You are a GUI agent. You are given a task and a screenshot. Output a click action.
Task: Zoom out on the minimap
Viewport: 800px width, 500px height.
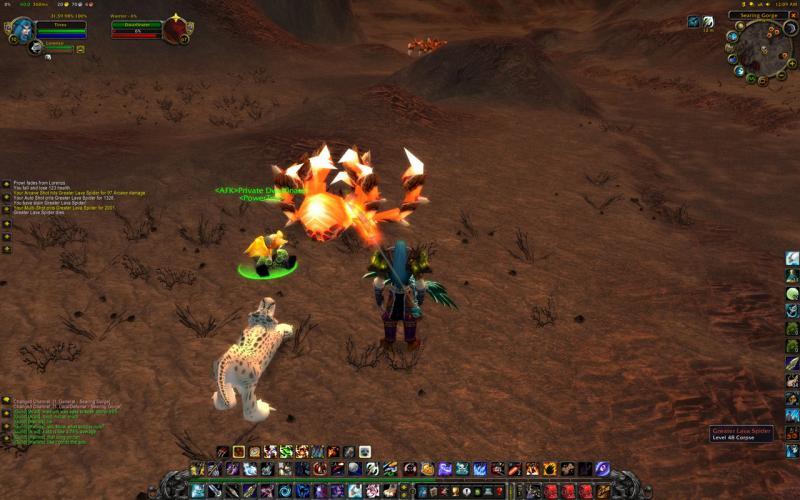point(783,72)
